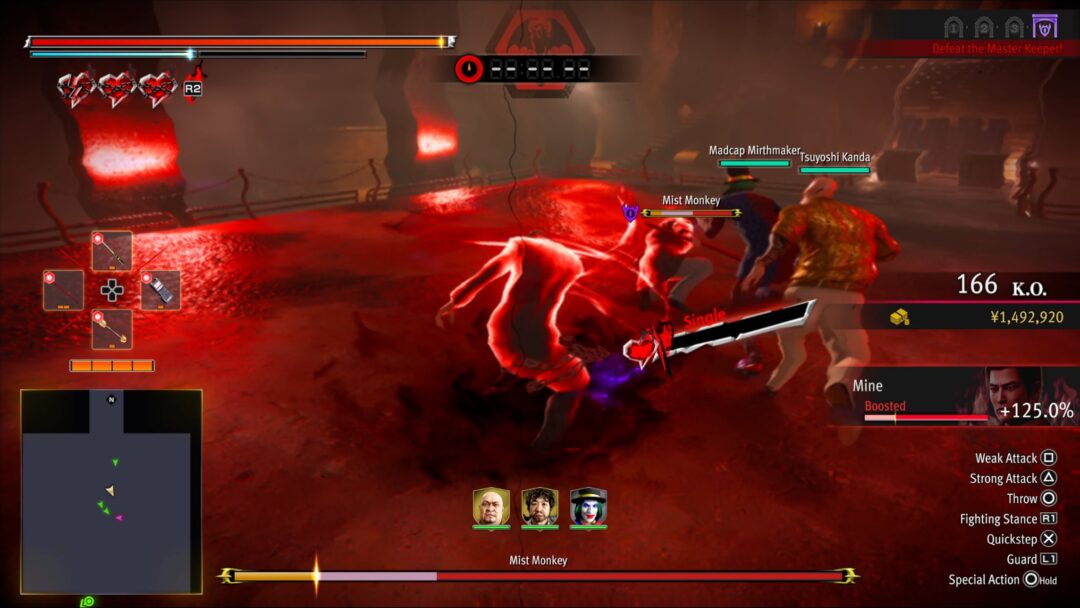This screenshot has width=1080, height=608.
Task: Click Mine's portrait in the Boosted panel
Action: pos(1009,390)
